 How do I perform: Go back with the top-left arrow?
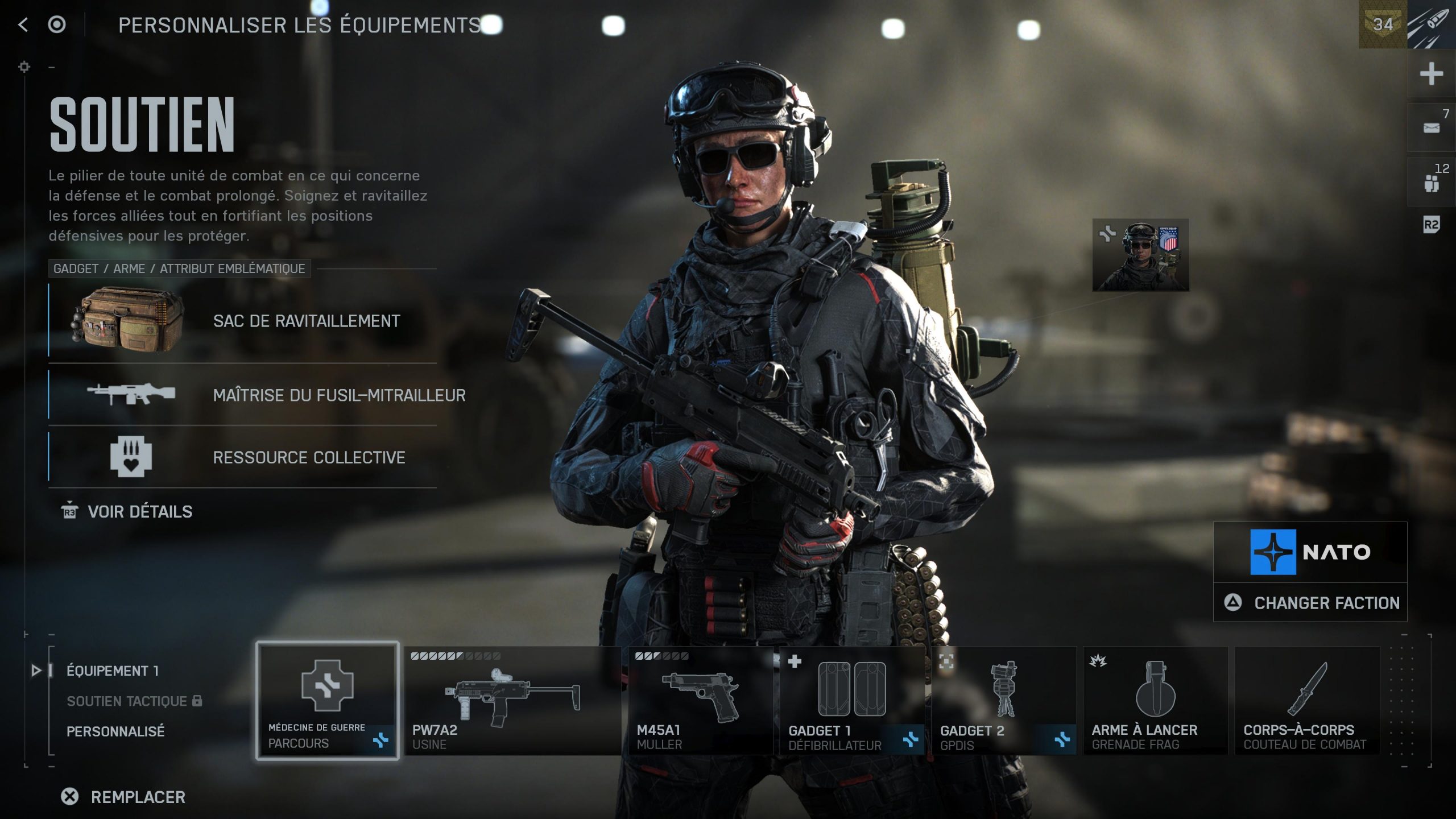coord(23,24)
